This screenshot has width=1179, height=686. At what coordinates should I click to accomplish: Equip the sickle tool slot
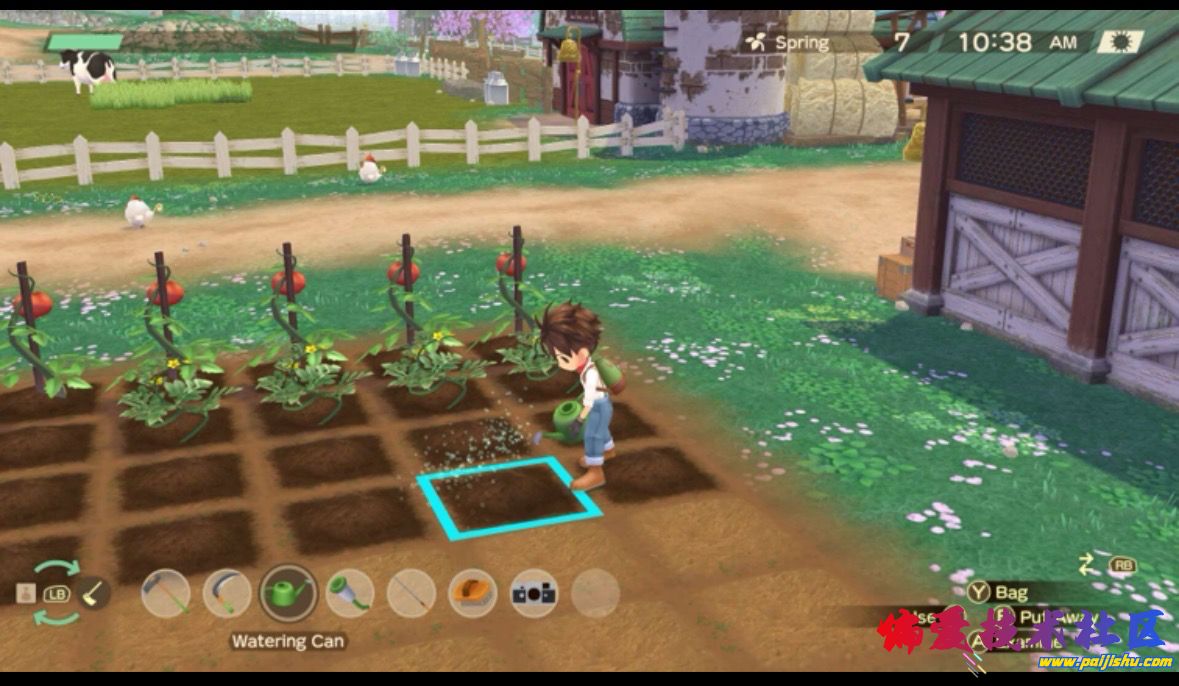(227, 594)
